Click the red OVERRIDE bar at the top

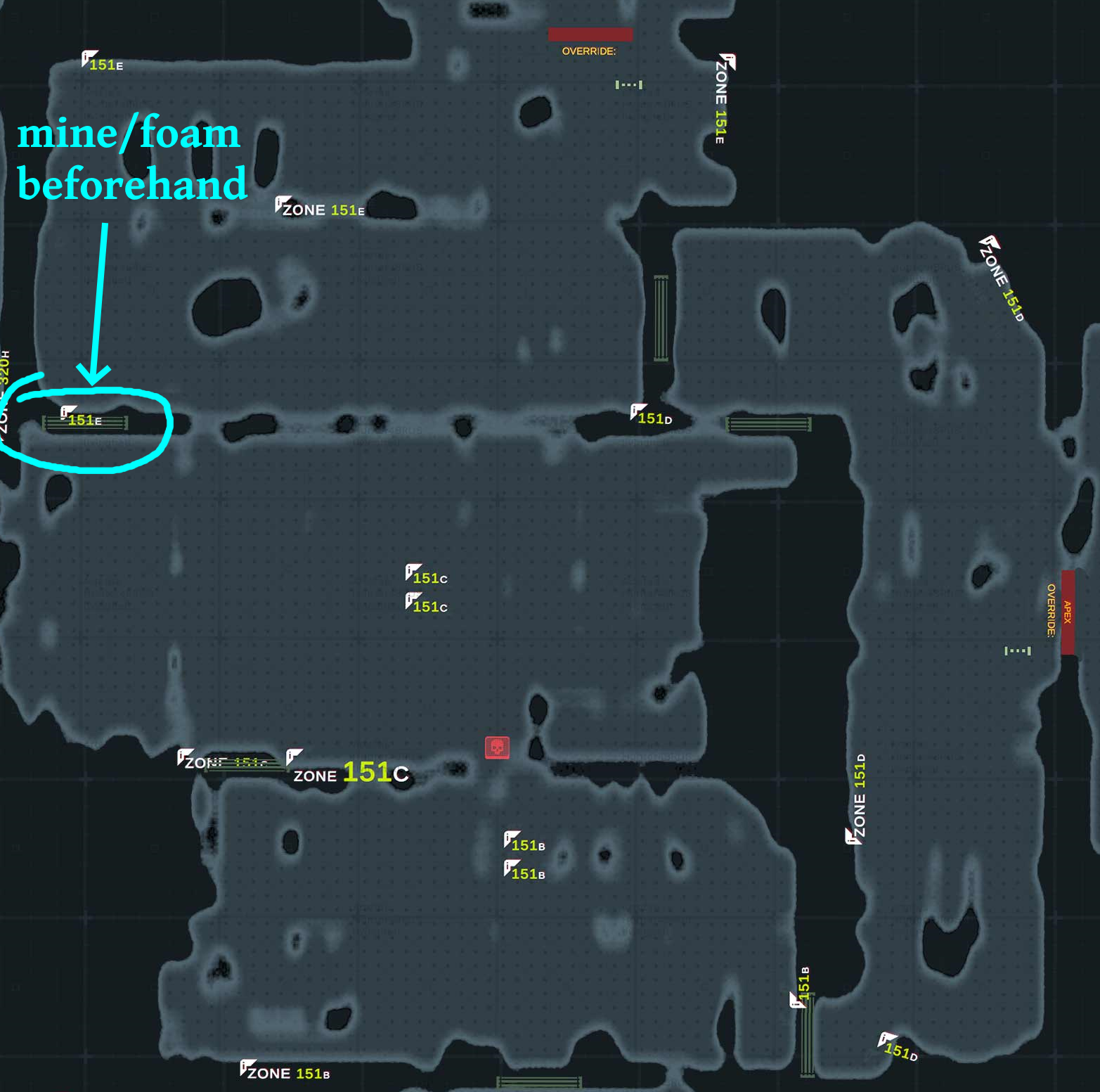pyautogui.click(x=590, y=34)
